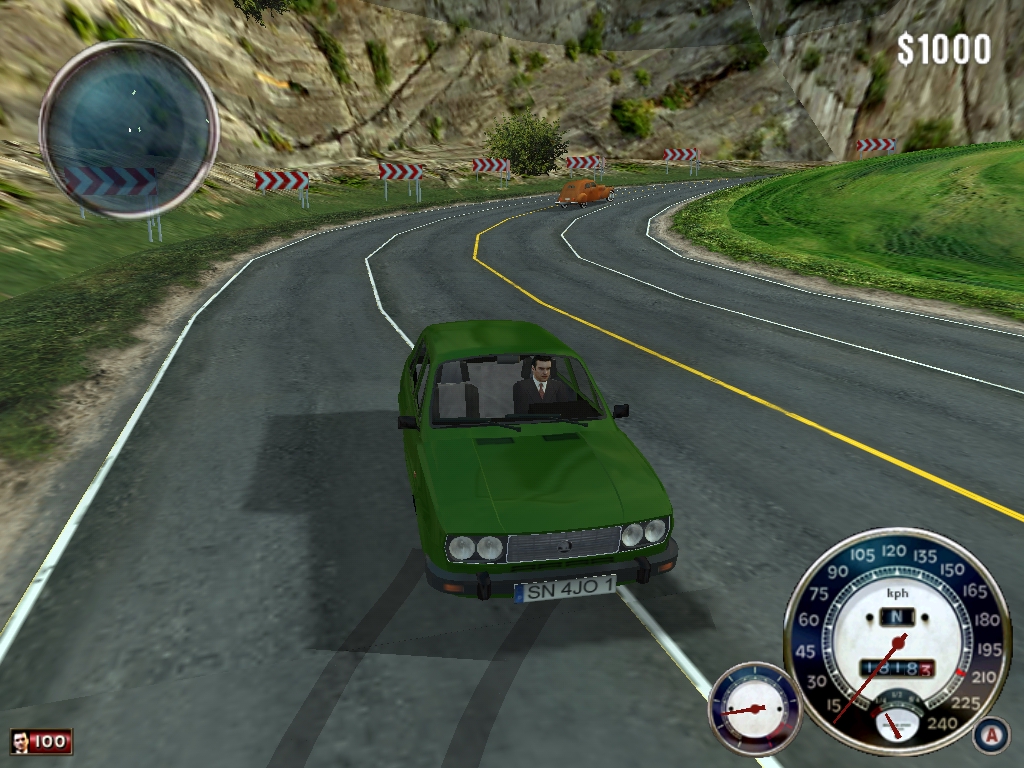Click the circular radar minimap
Screen dimensions: 1024x768
coord(129,129)
